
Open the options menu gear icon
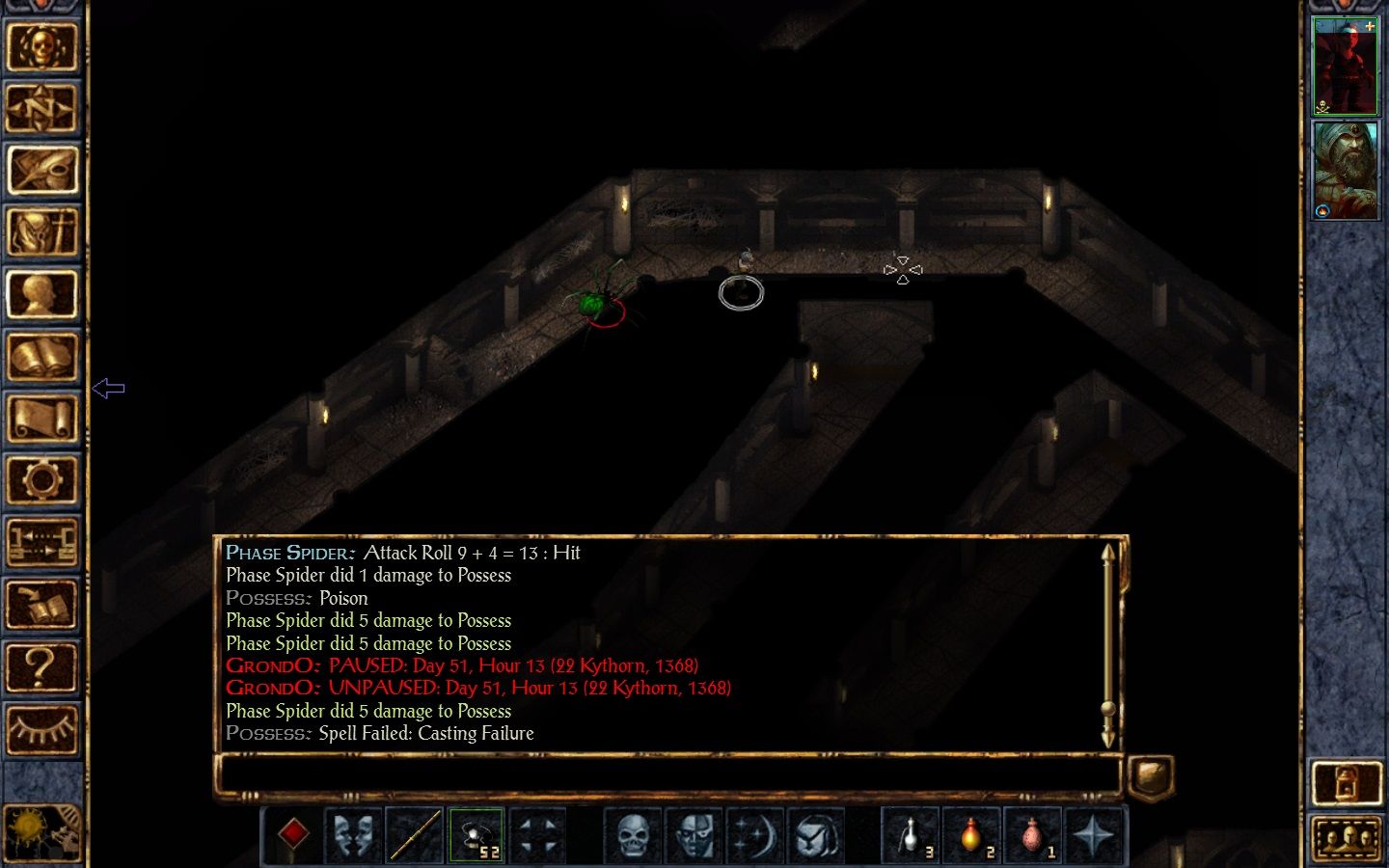[x=42, y=479]
